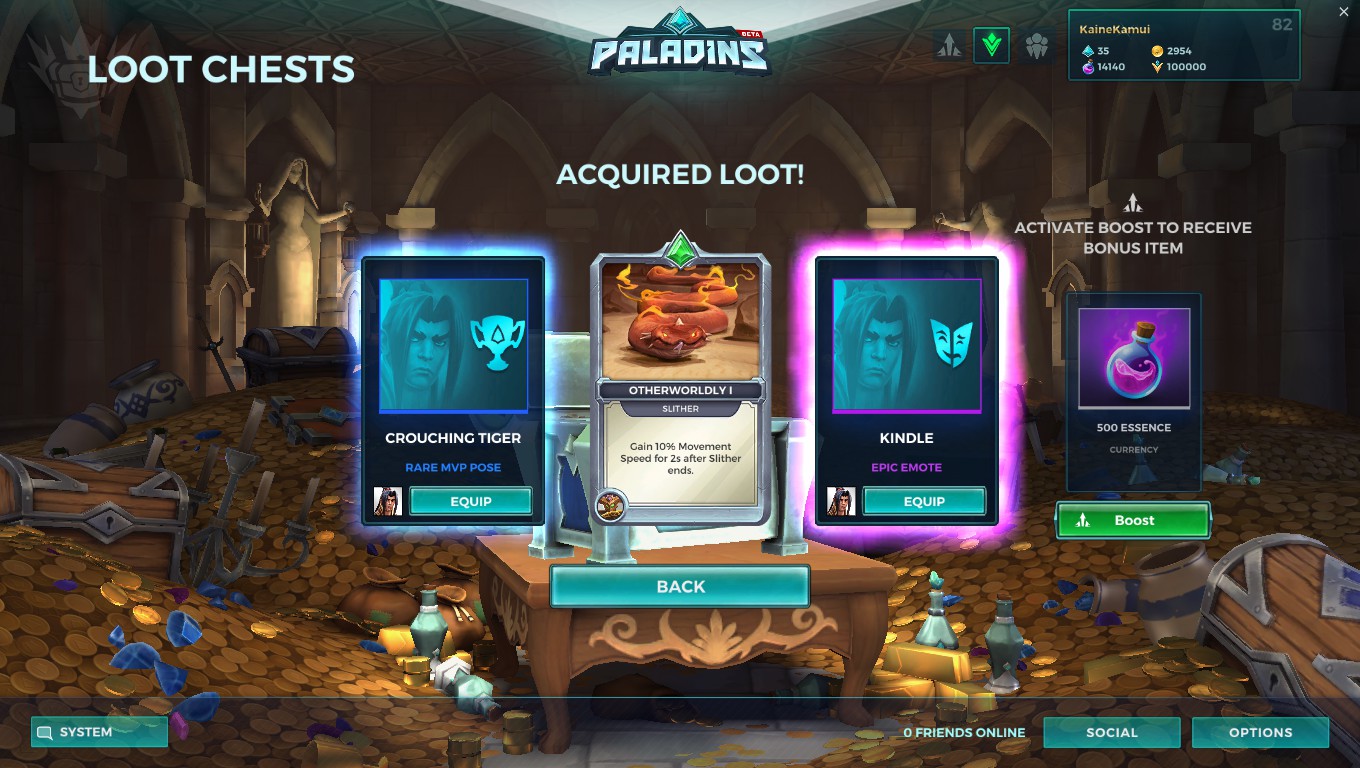Screen dimensions: 1360x768
Task: Open the Social panel
Action: 1112,732
